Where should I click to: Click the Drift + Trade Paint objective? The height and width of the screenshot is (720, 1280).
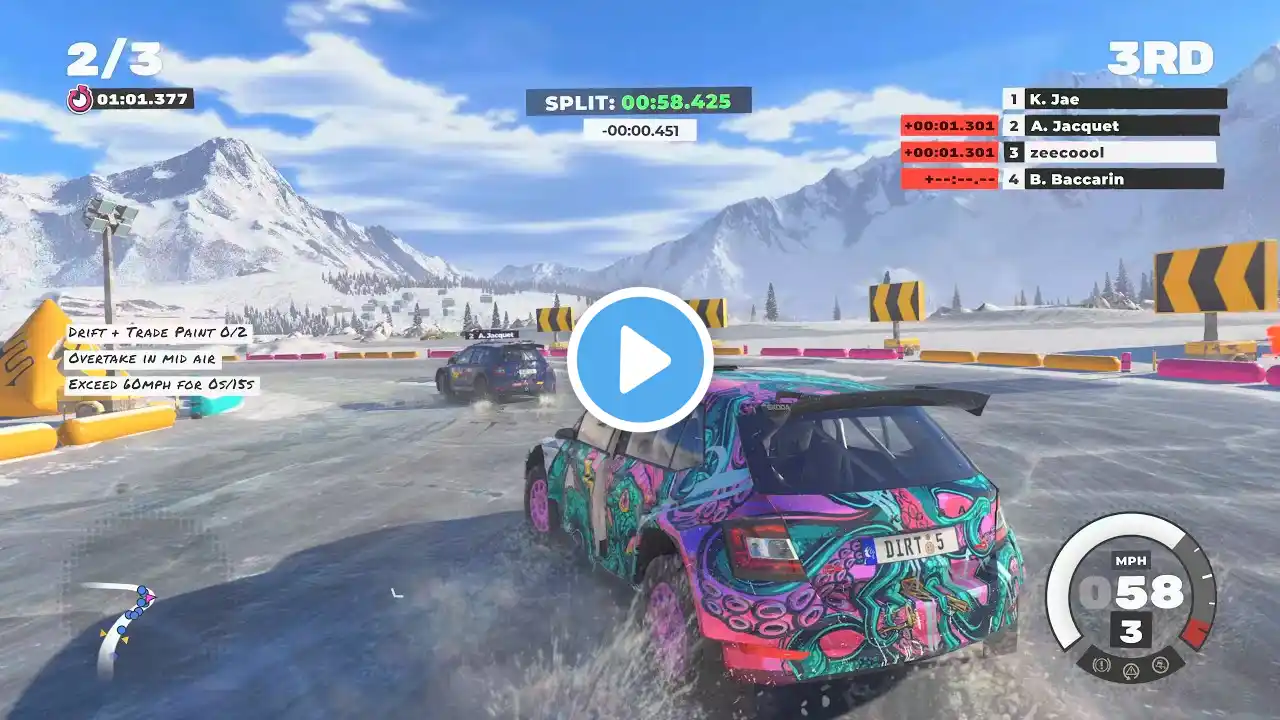tap(159, 332)
